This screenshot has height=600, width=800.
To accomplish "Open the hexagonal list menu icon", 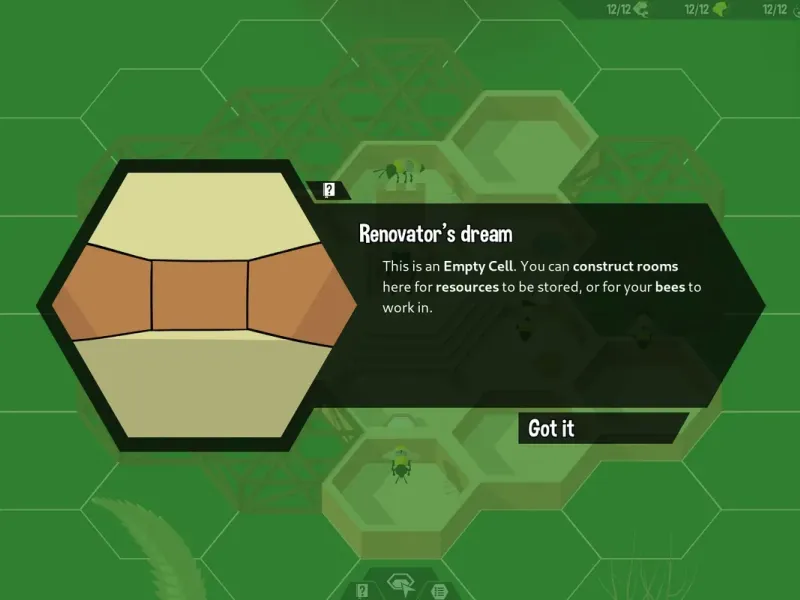I will pos(438,591).
